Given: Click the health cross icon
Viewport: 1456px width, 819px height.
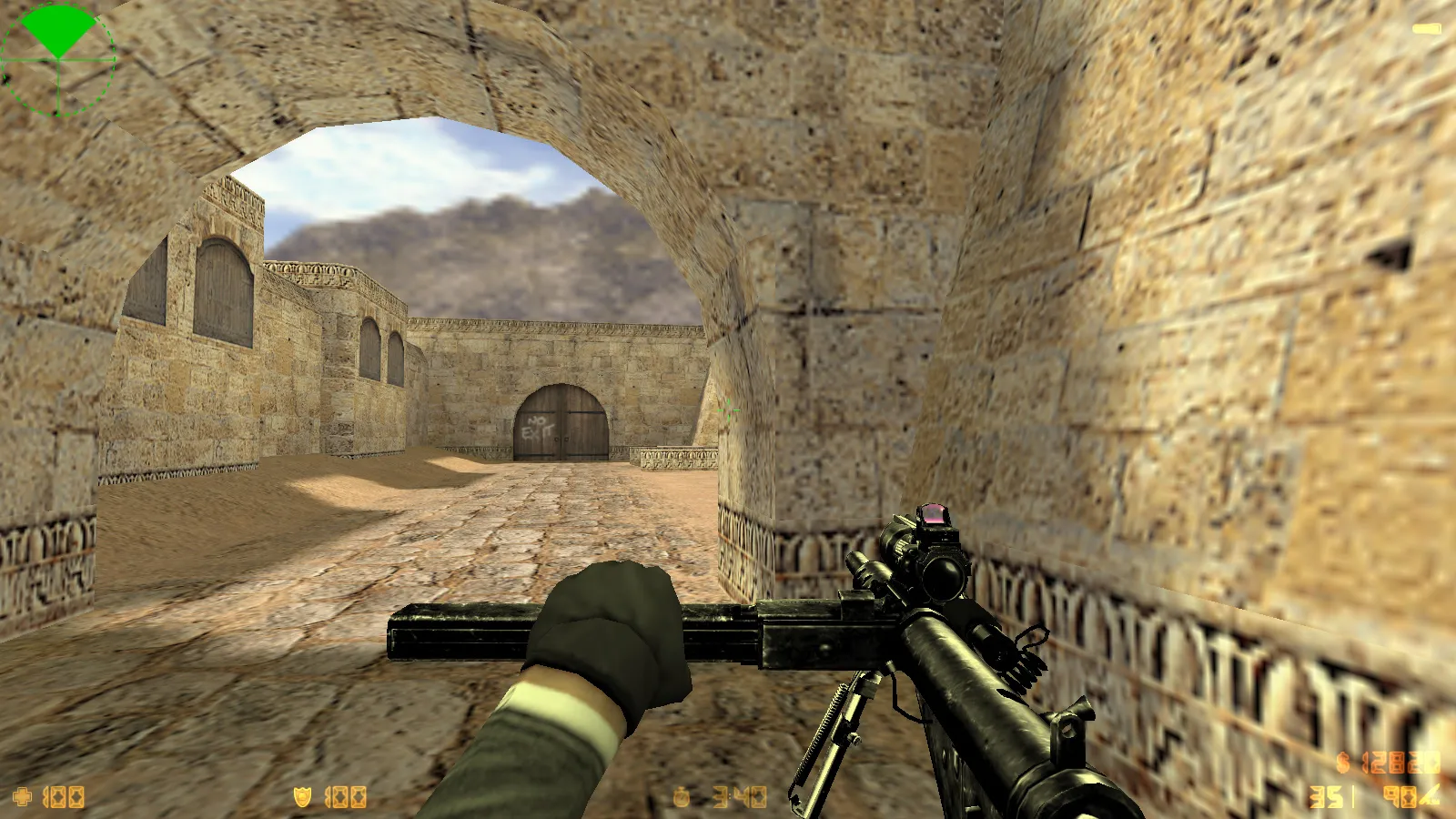Looking at the screenshot, I should coord(23,796).
